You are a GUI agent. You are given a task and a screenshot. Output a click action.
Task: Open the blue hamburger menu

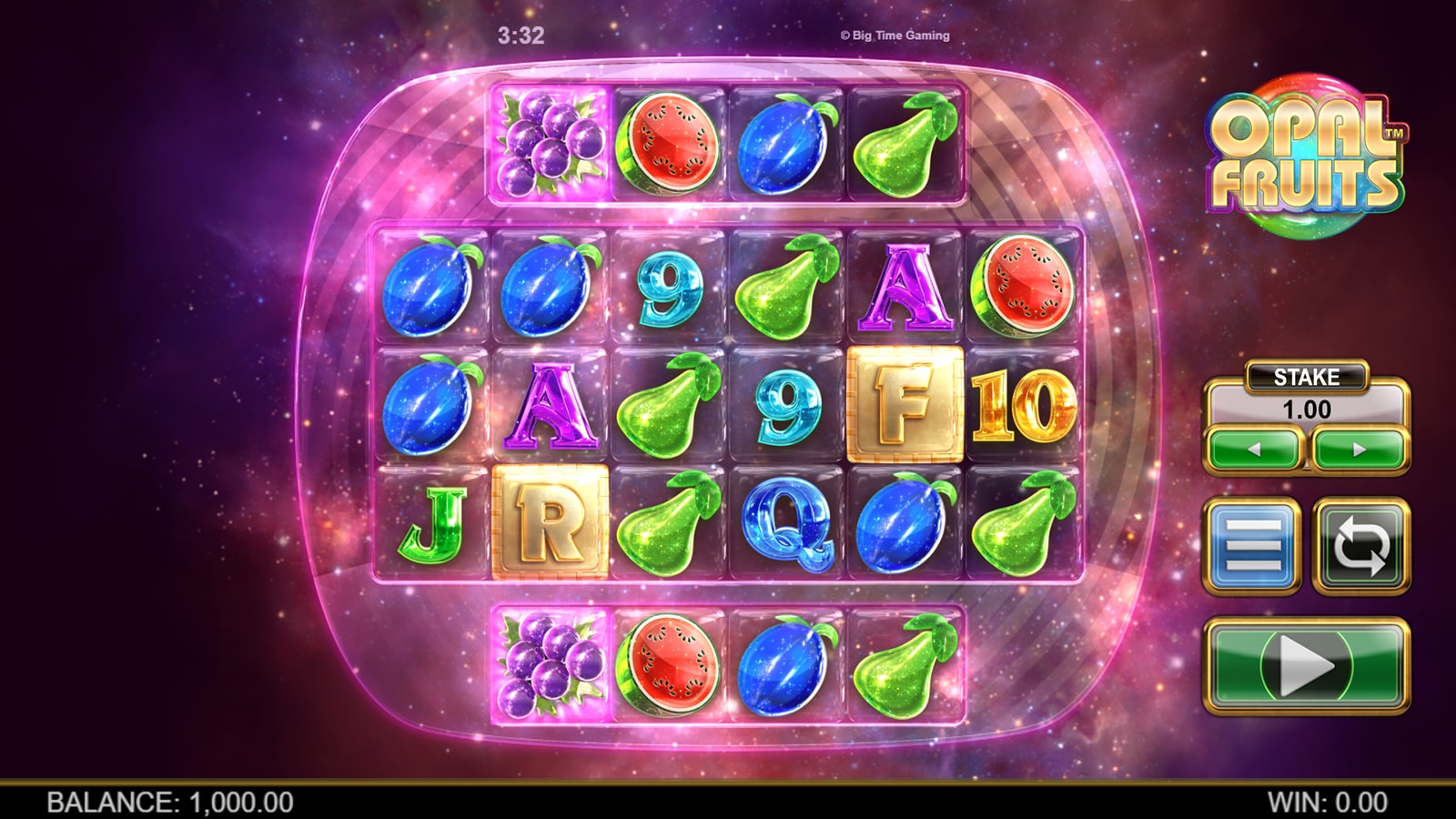(x=1252, y=546)
